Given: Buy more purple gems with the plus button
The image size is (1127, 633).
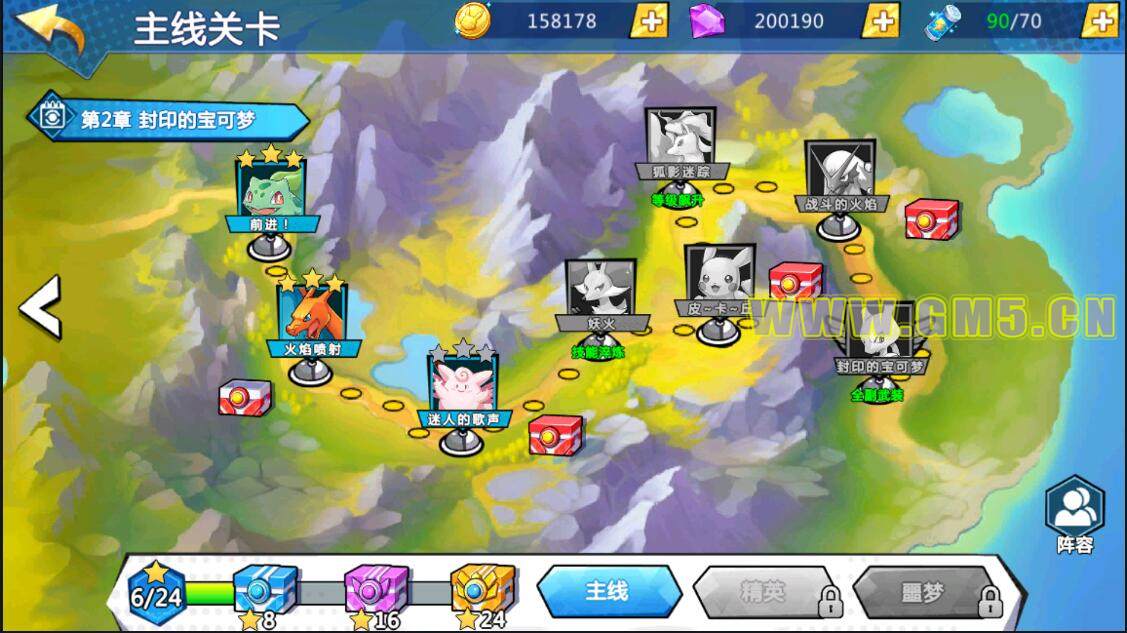Looking at the screenshot, I should pos(880,21).
